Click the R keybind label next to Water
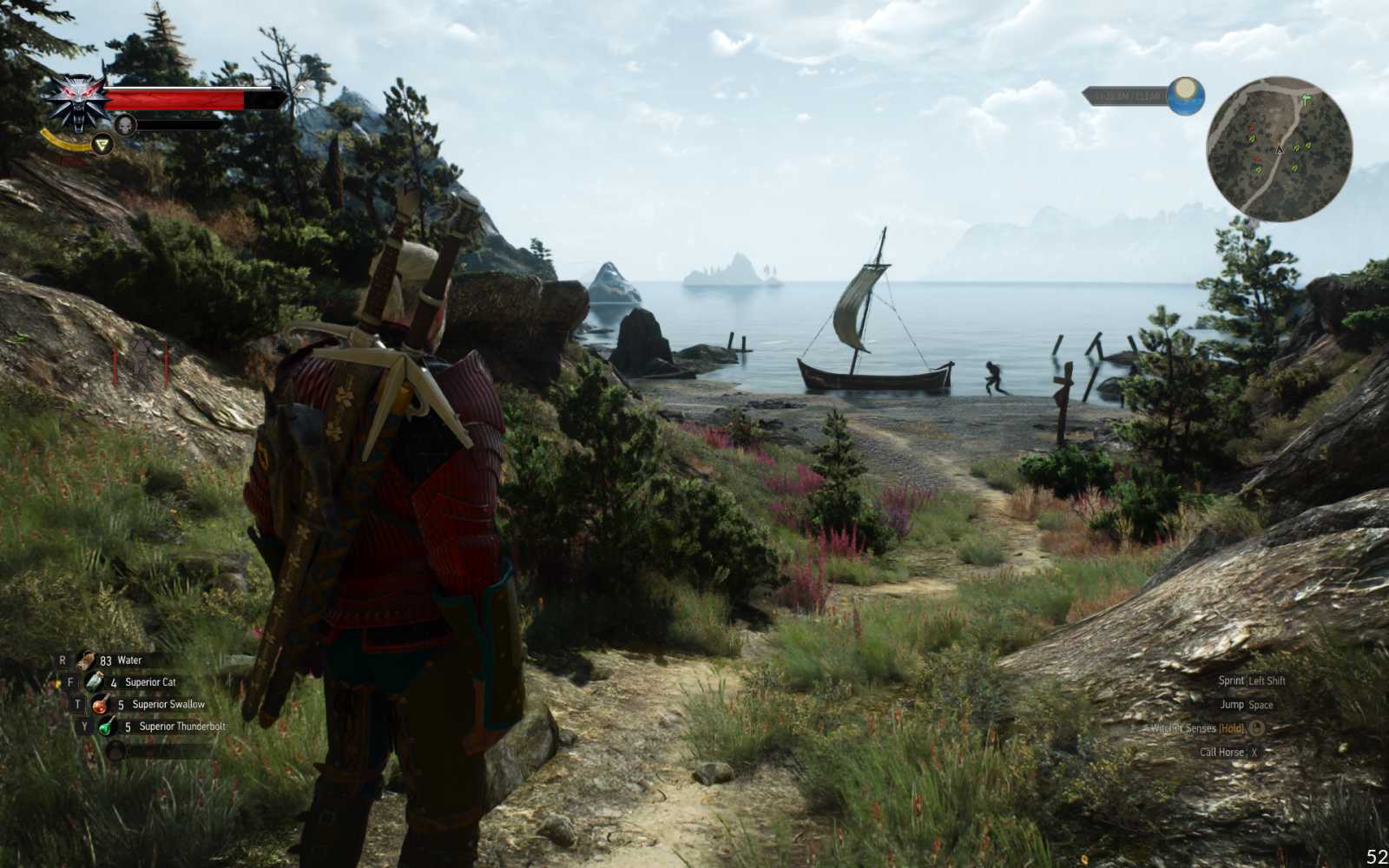Screen dimensions: 1389x868 [63, 660]
